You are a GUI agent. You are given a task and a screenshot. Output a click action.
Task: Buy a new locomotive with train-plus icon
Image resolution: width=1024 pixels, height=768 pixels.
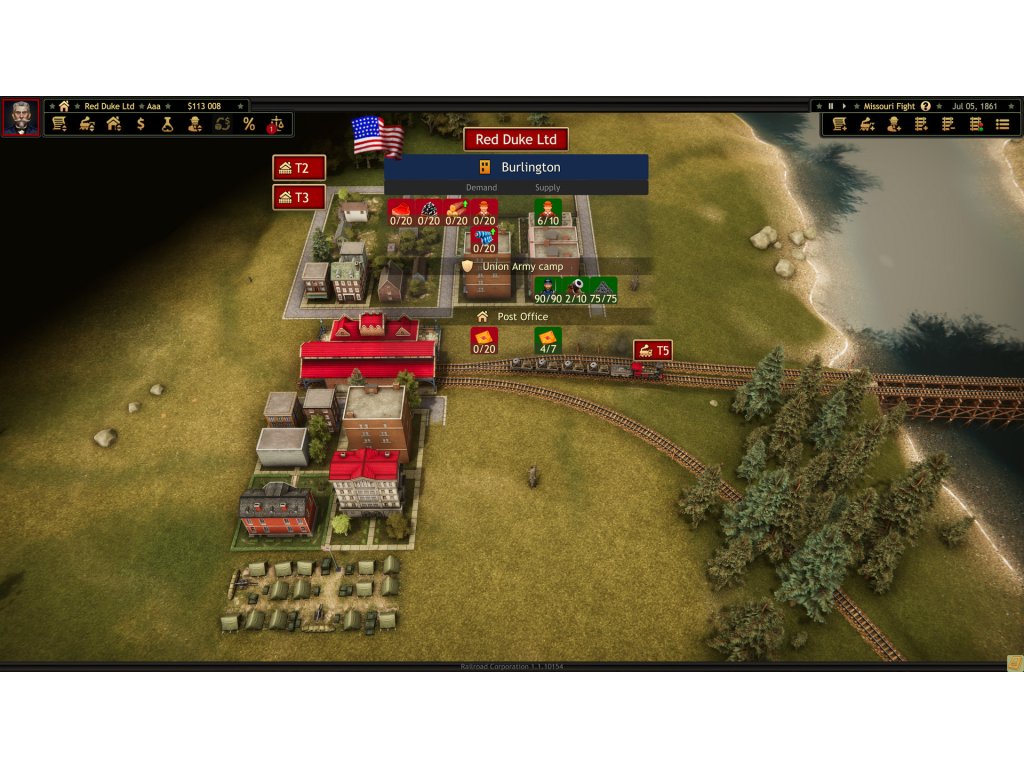(x=867, y=124)
